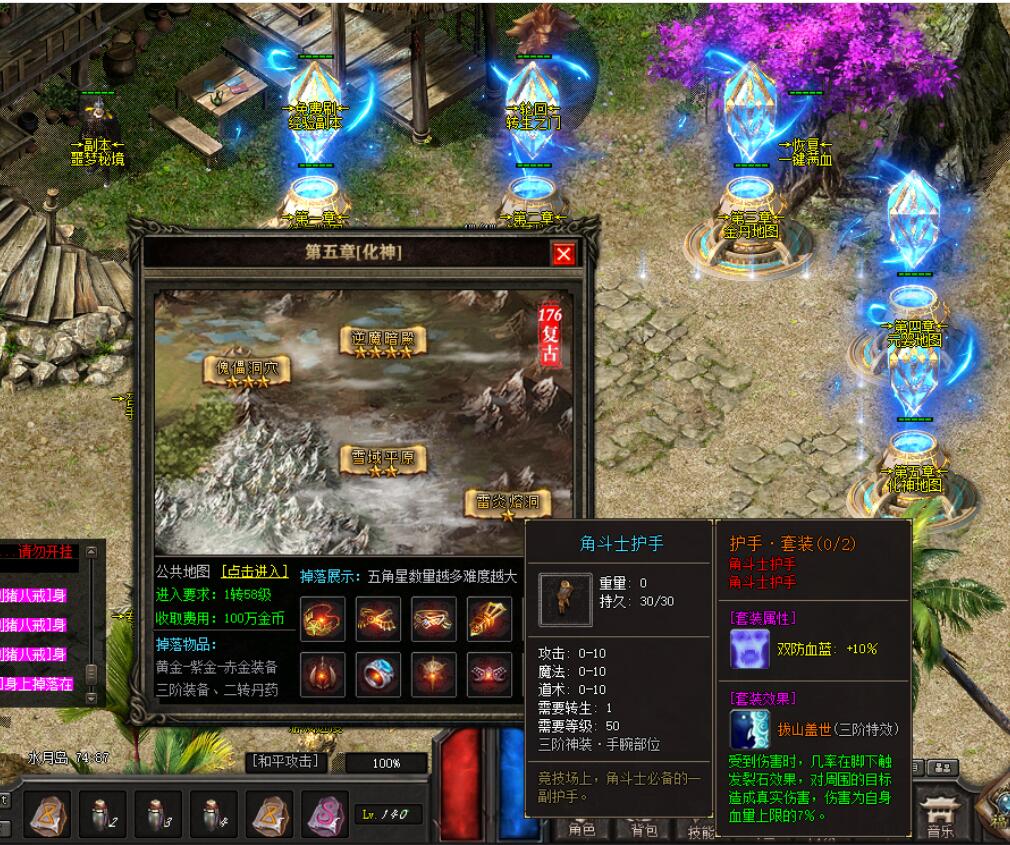Choose the 傀儡洞穴 three-star map
This screenshot has width=1010, height=845.
point(248,370)
